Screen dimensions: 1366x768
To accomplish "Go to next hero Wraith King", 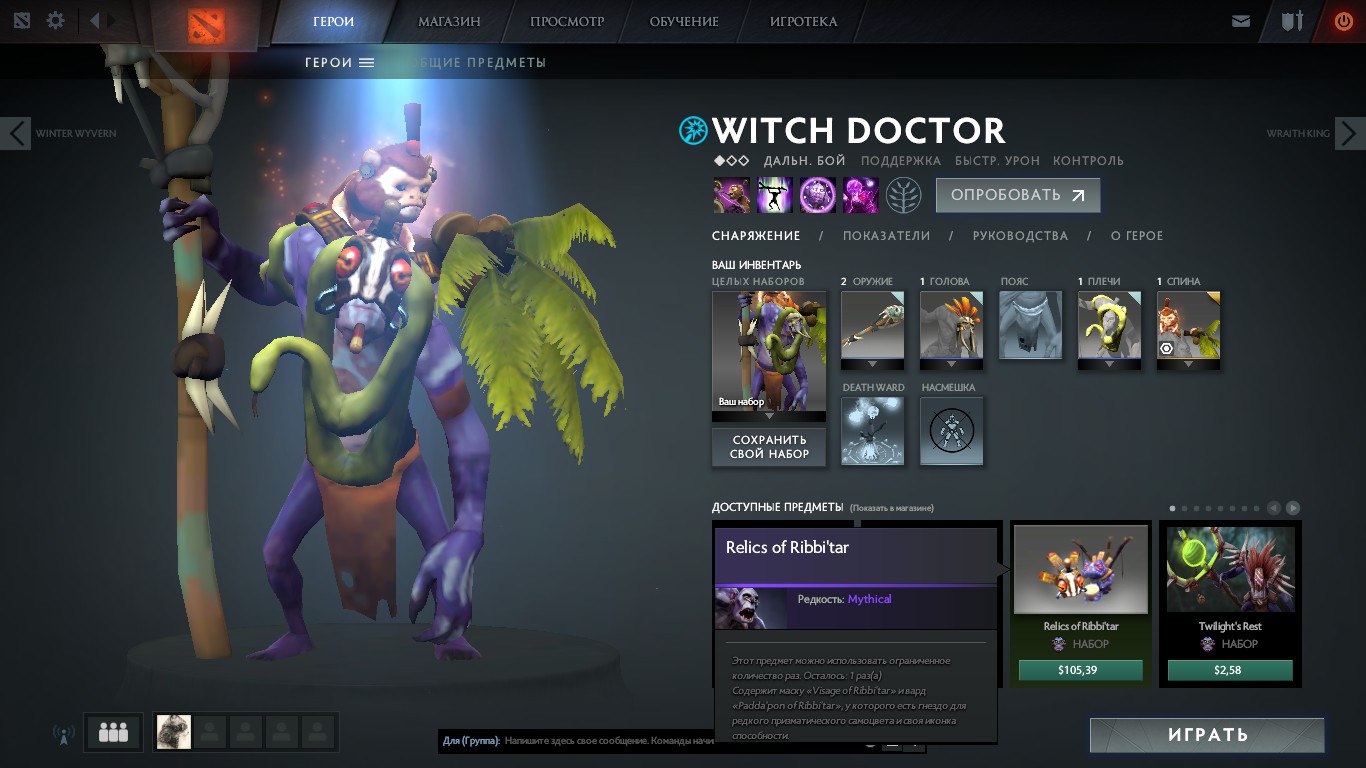I will tap(1350, 133).
